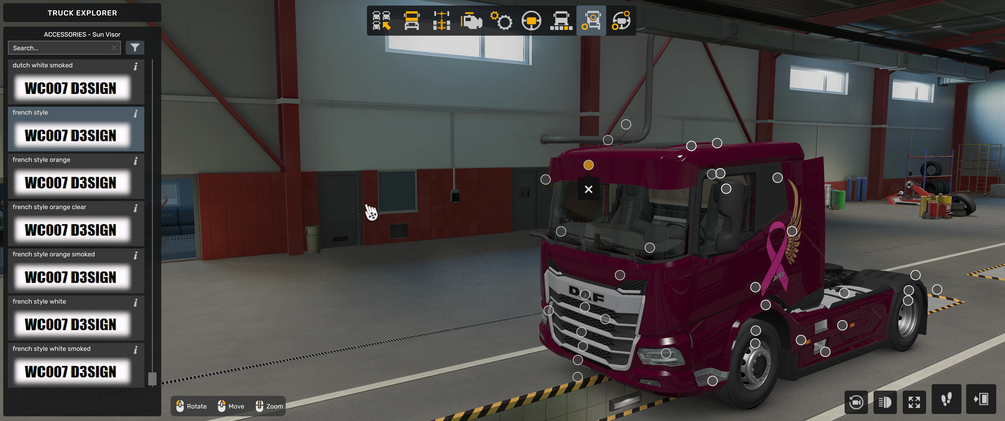Click the sun visor search field
This screenshot has width=1005, height=421.
point(62,48)
